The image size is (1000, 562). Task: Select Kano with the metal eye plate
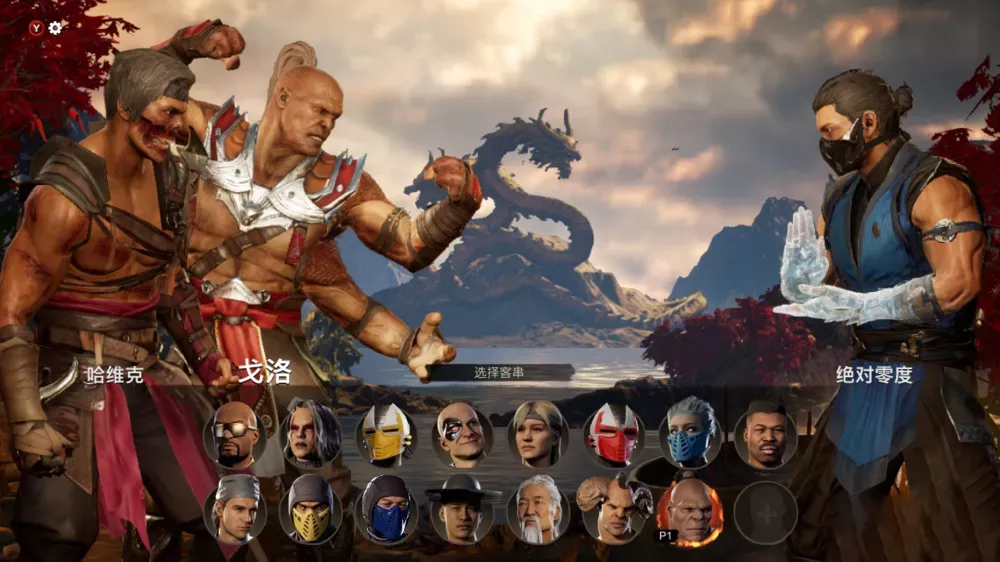tap(463, 435)
